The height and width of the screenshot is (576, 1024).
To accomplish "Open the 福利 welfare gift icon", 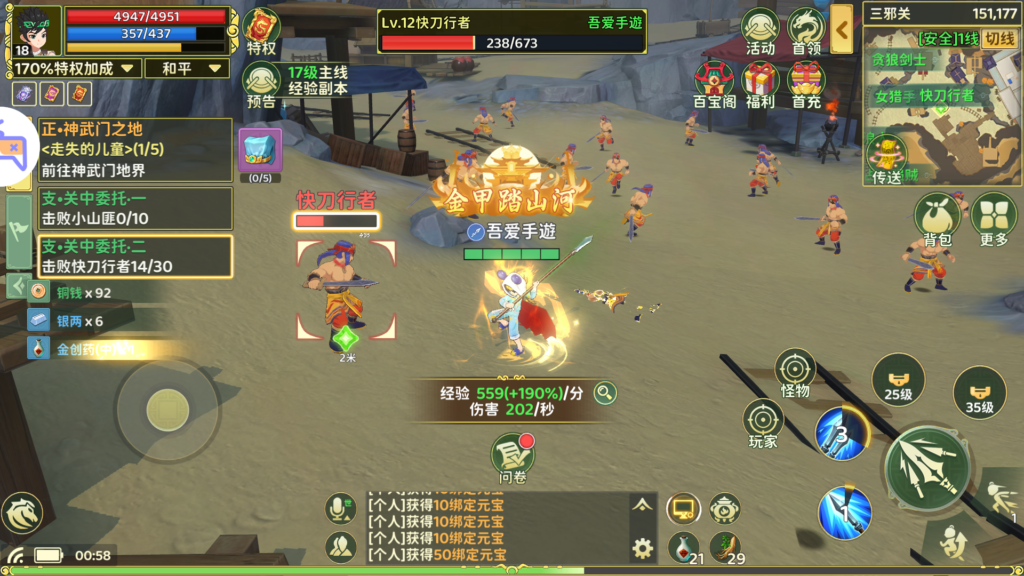I will (760, 84).
